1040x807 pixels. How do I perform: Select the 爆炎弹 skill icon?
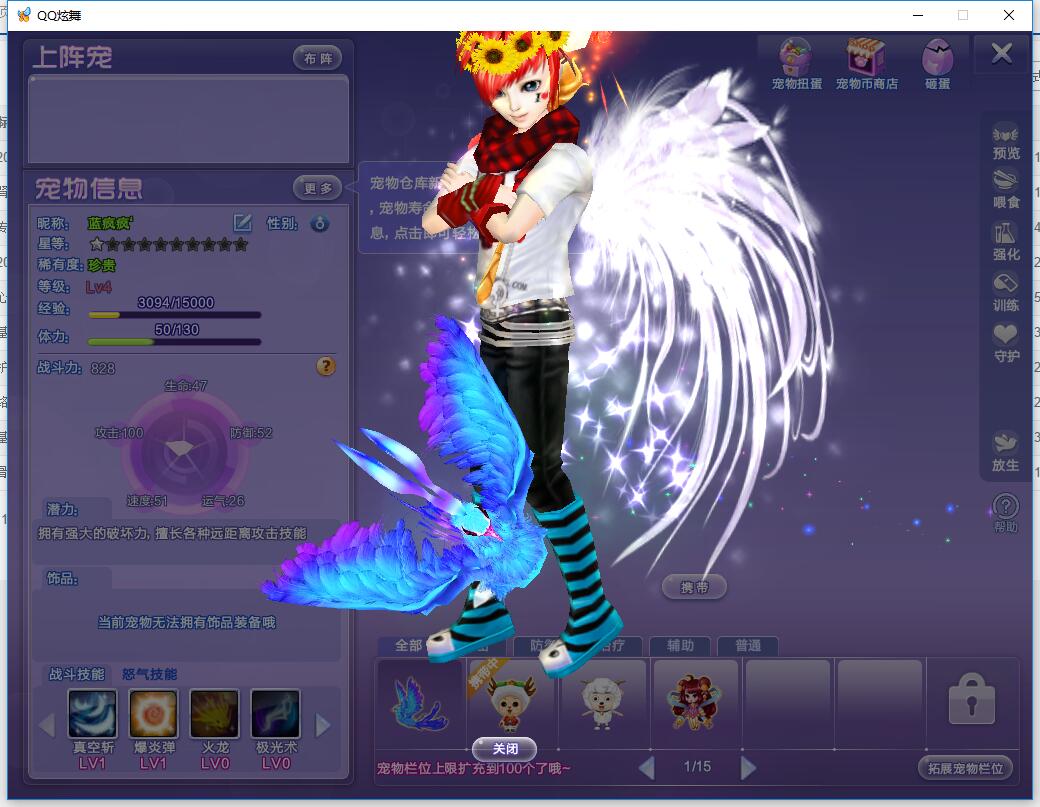click(153, 714)
